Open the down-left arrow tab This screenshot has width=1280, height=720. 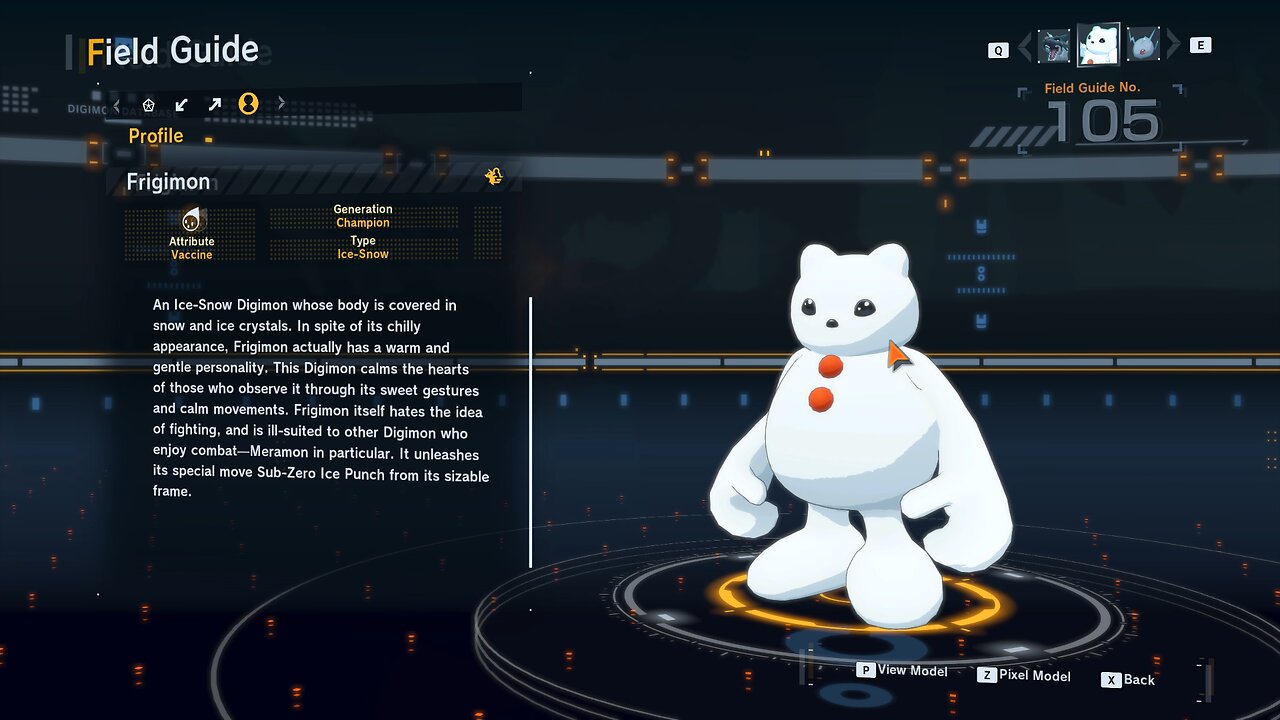point(181,104)
